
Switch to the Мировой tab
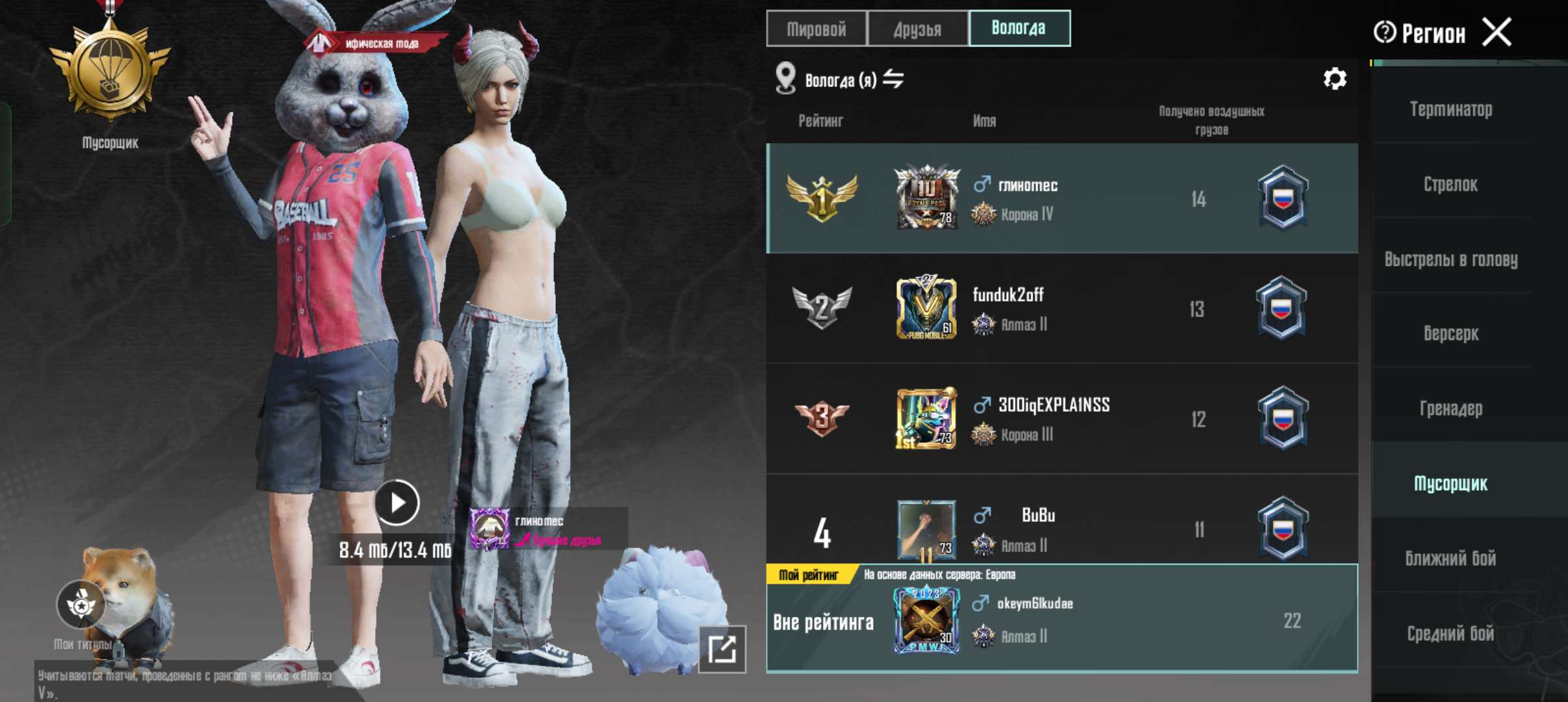pos(817,29)
